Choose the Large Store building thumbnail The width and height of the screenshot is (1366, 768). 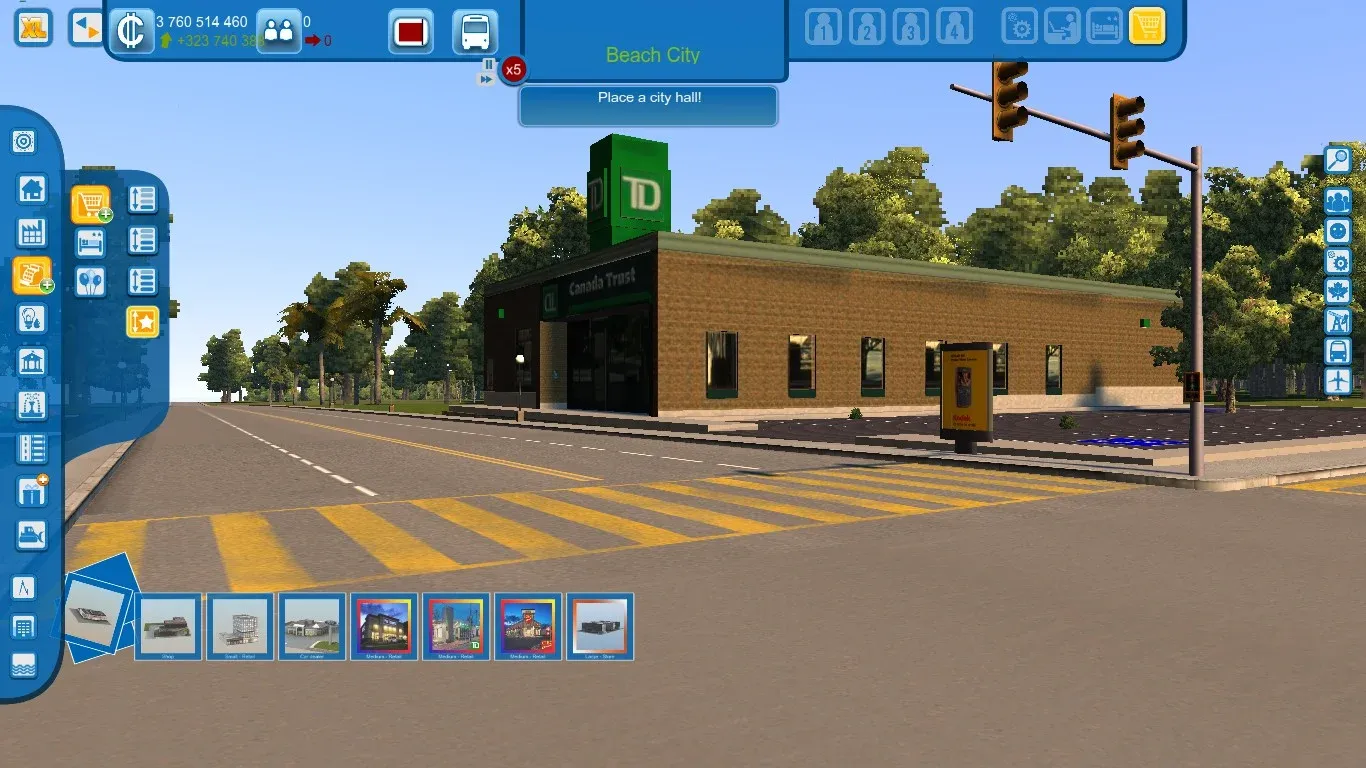click(x=601, y=626)
